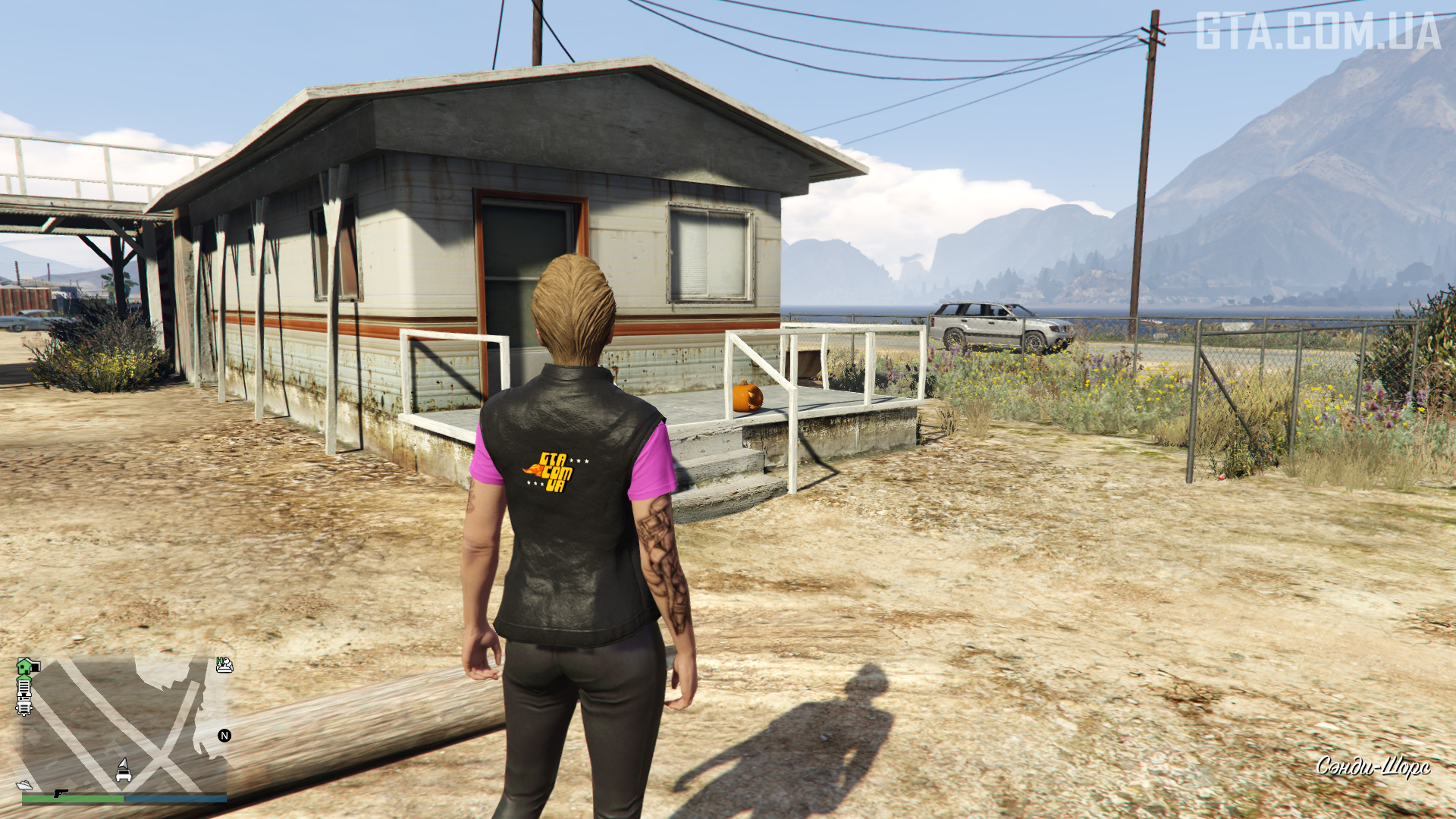Select the pistol gun shop blip
1456x819 pixels.
60,793
